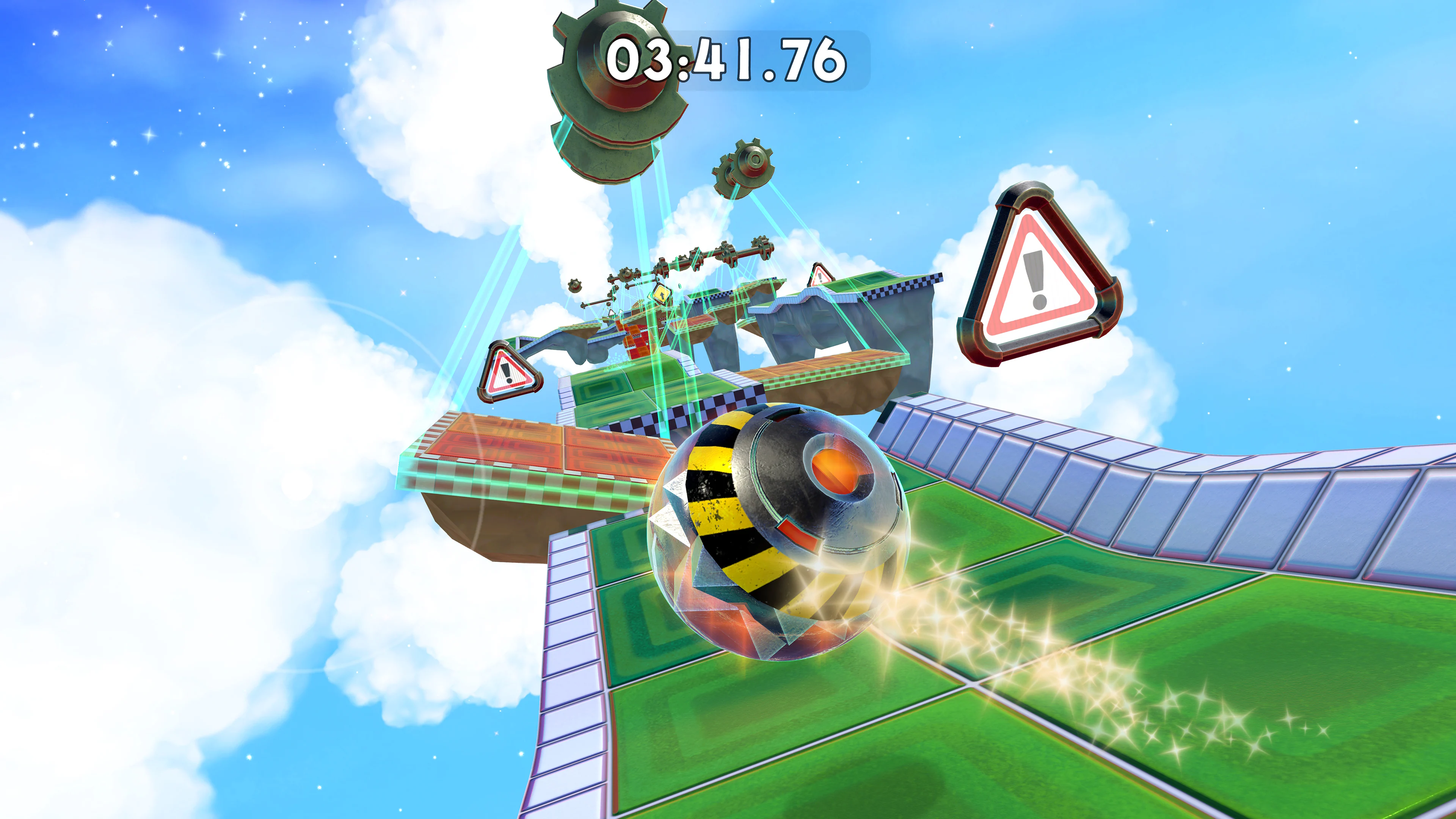This screenshot has height=819, width=1456.
Task: Select the floating coin near the arrow sign
Action: pos(679,286)
